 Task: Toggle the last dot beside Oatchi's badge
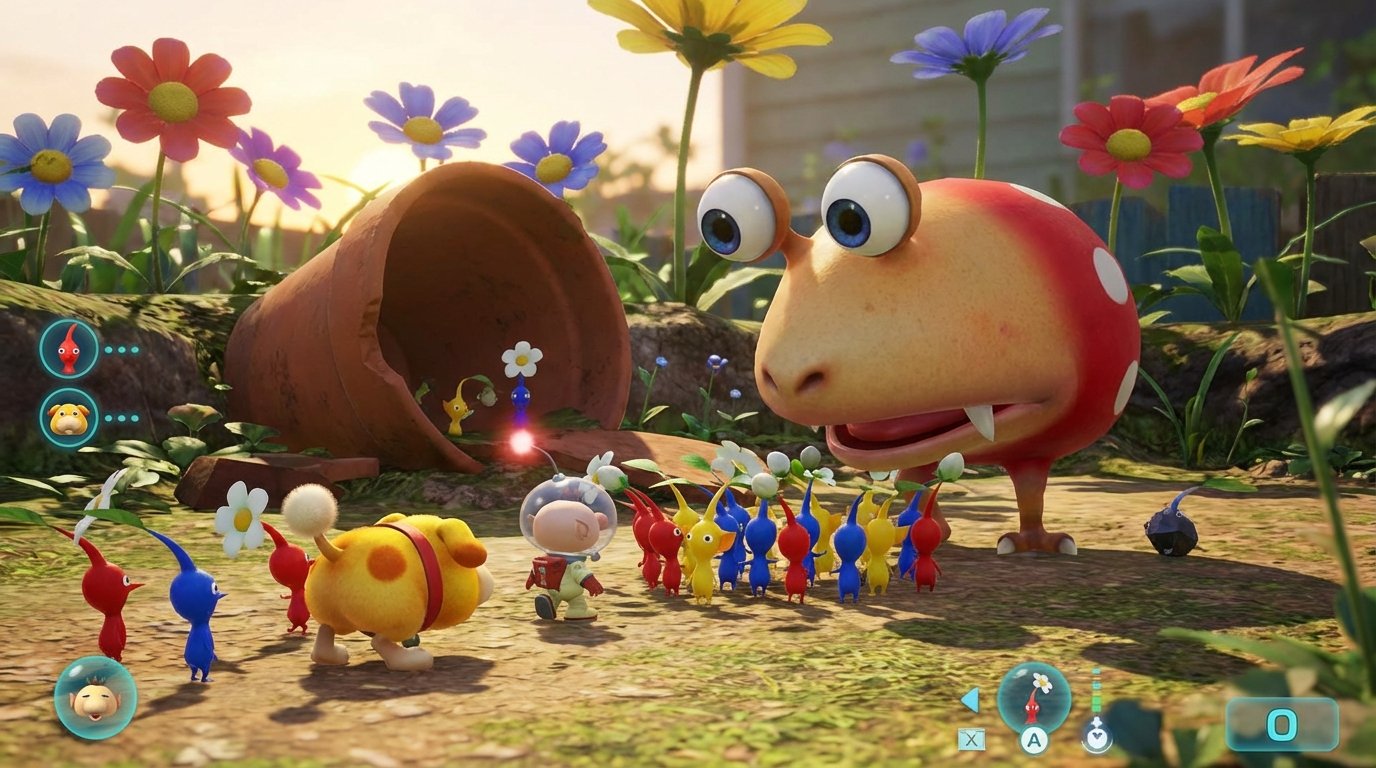point(135,418)
